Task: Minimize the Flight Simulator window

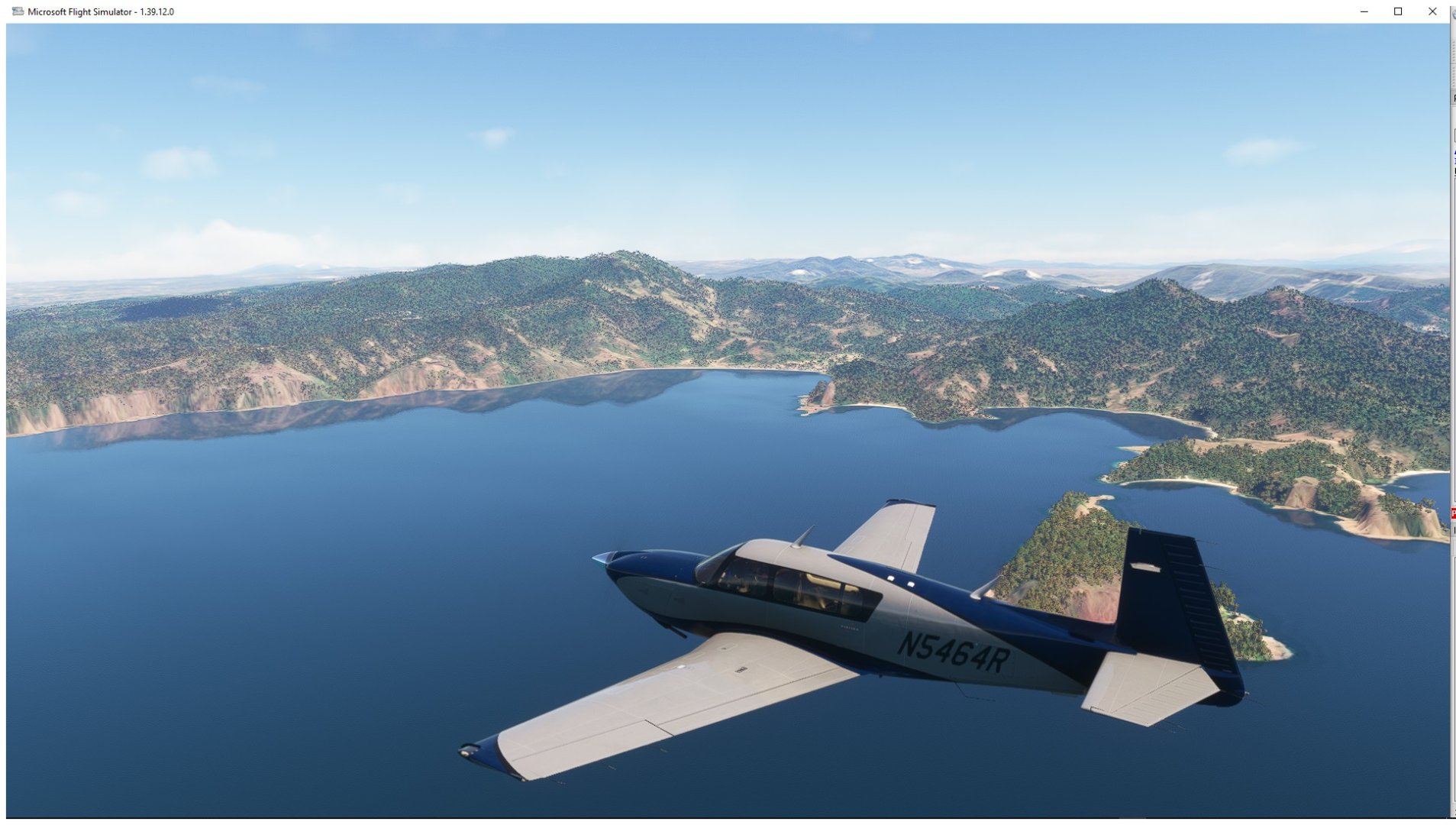Action: tap(1364, 11)
